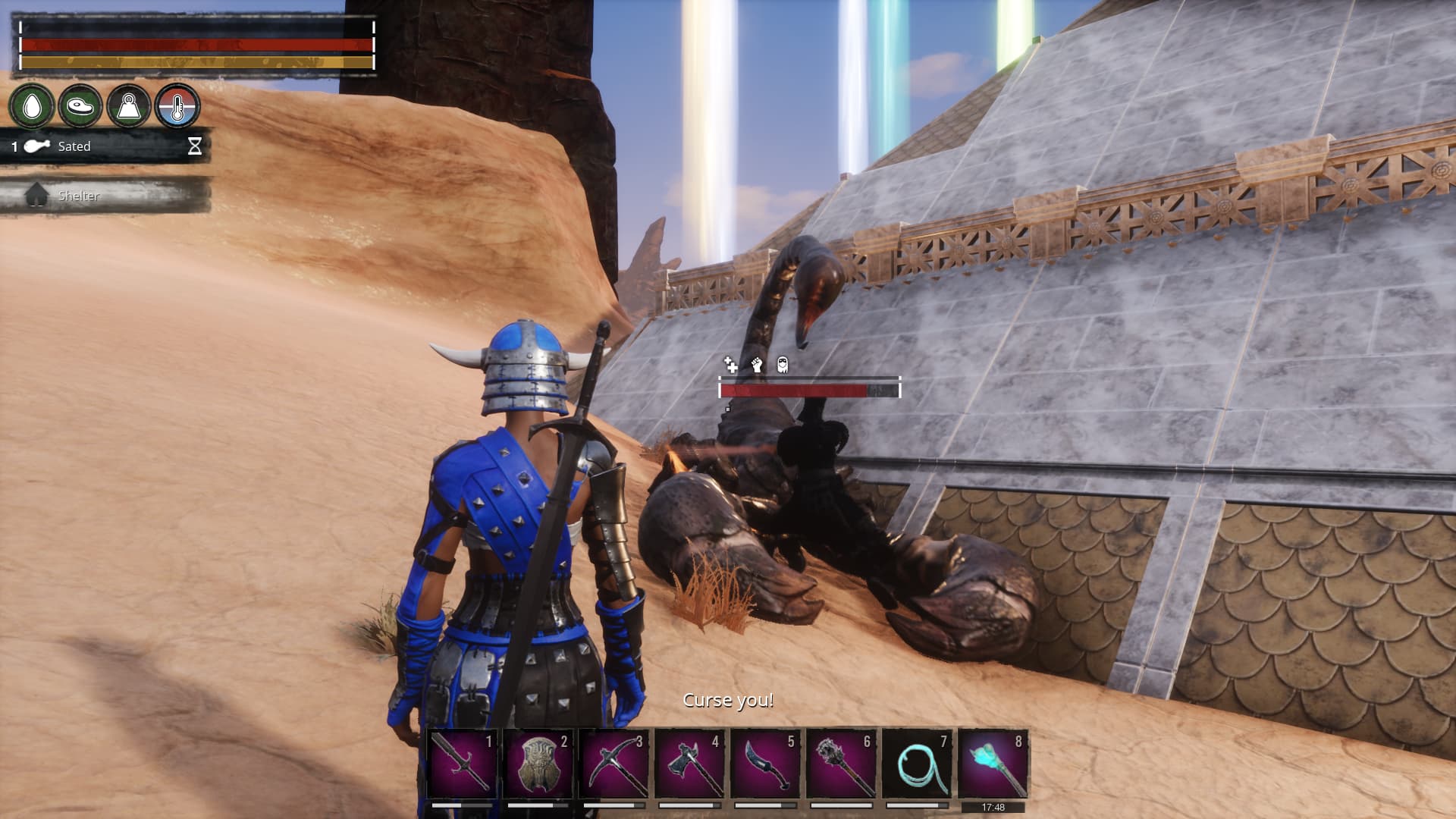Choose the glowing whip in hotbar slot 7
Screen dimensions: 1456x819
tap(917, 763)
